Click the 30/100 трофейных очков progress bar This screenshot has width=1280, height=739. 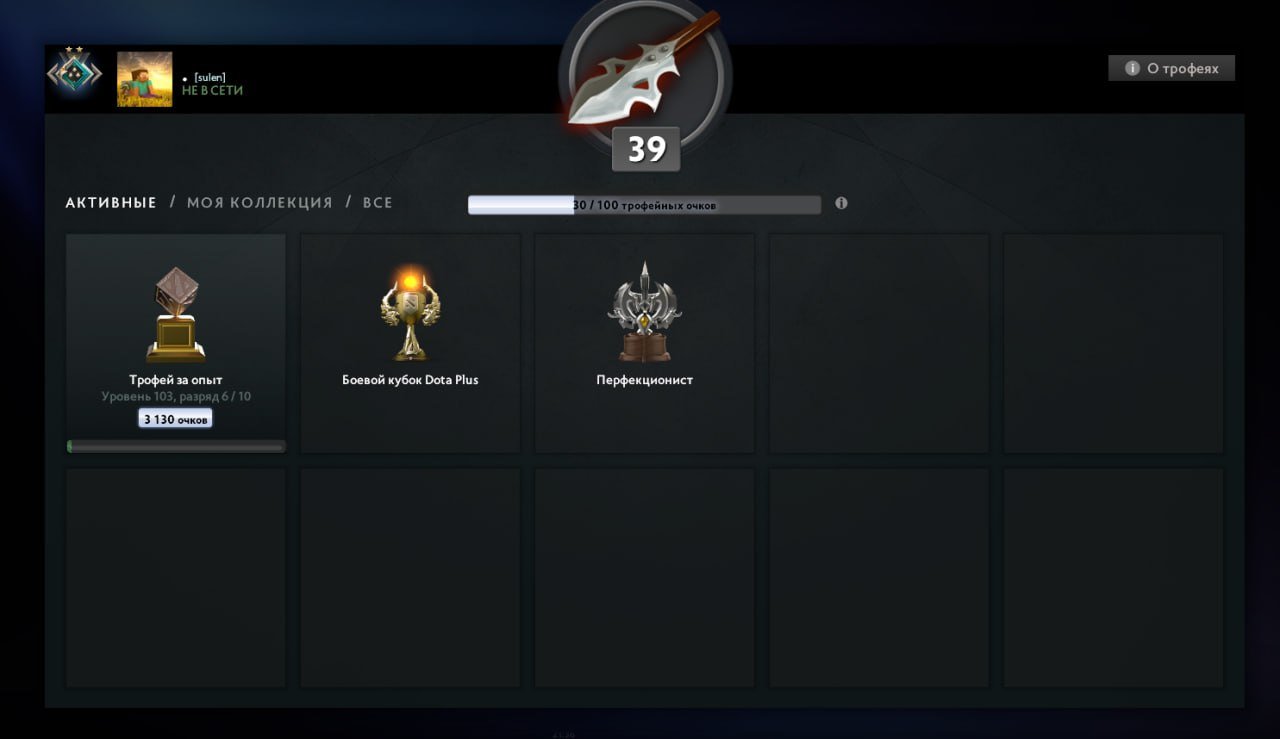pos(645,204)
